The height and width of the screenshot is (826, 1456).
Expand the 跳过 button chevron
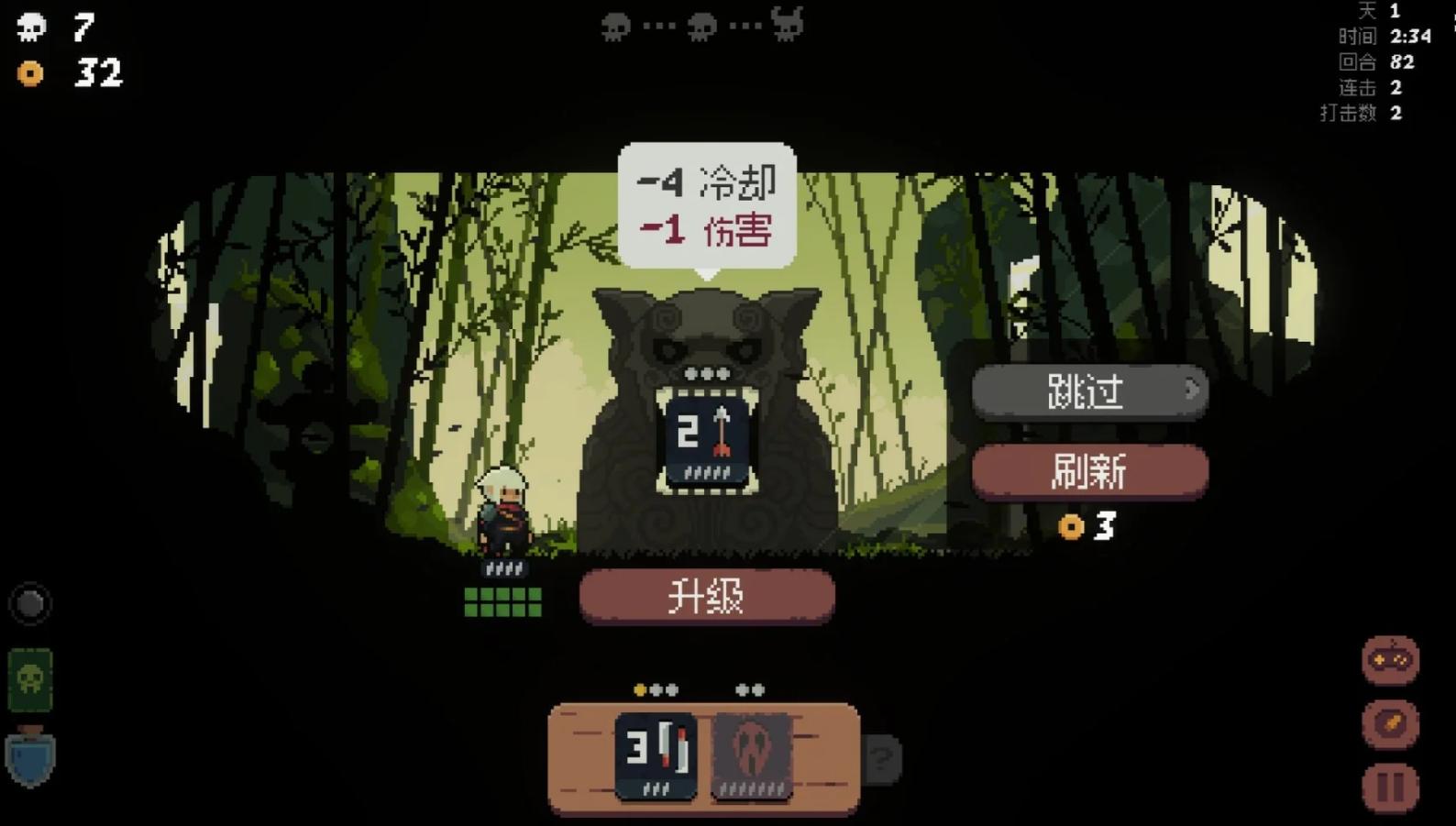click(x=1190, y=391)
